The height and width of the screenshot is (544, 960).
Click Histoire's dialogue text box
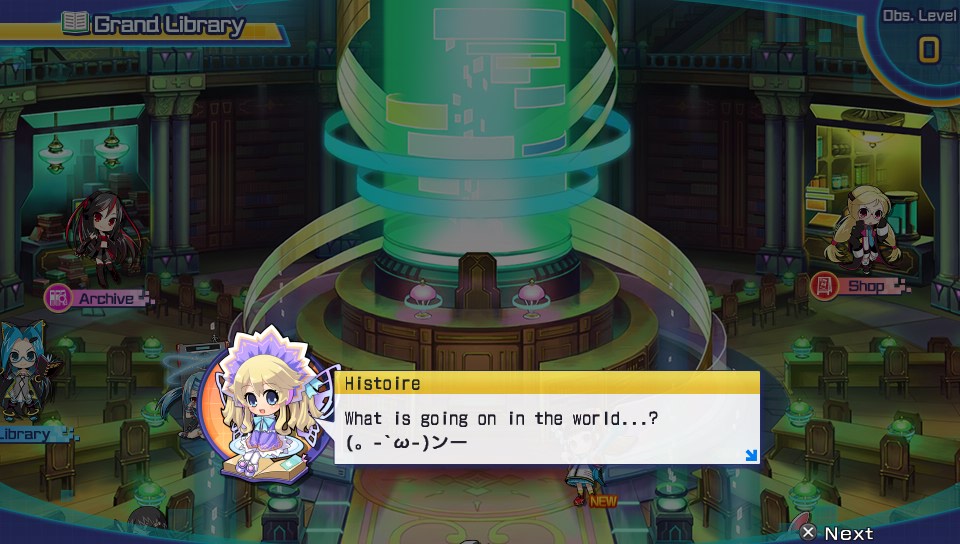[x=548, y=428]
